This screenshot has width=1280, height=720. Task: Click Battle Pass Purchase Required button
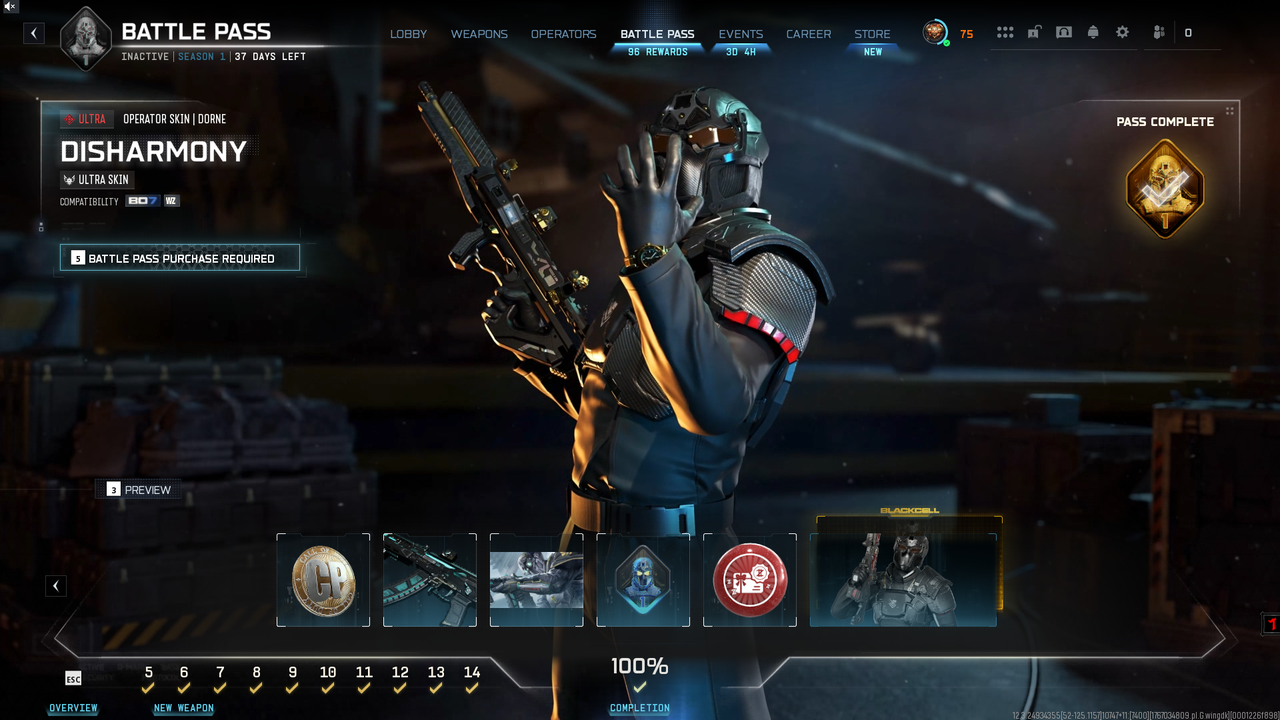[x=180, y=258]
